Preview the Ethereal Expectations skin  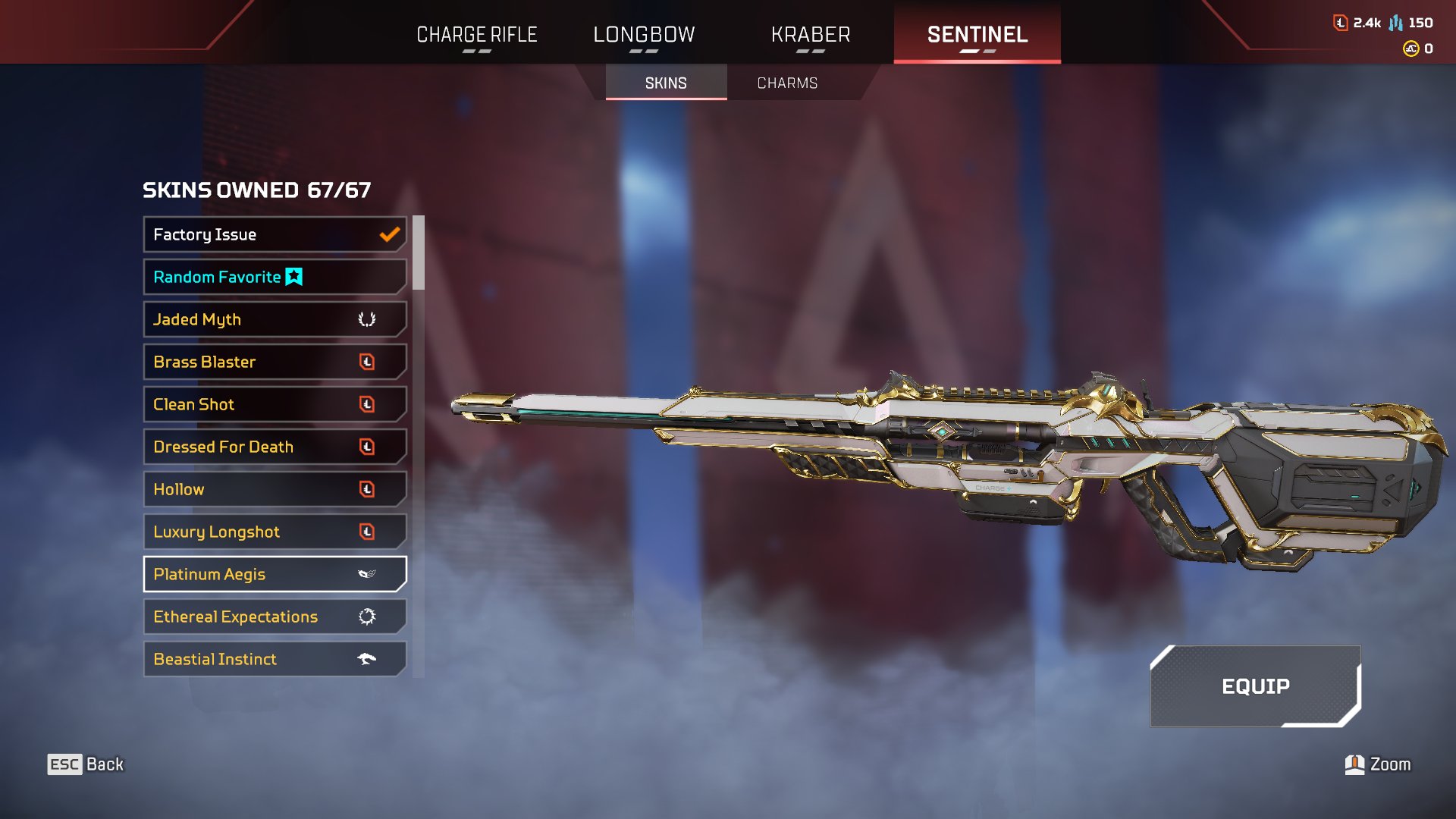275,617
